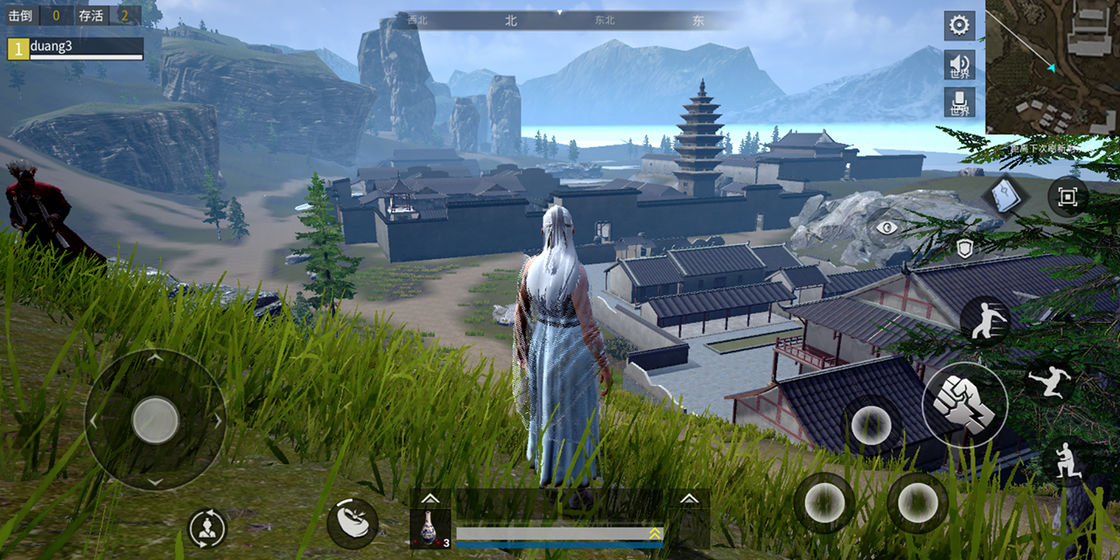Expand the arrow above the vase slot
1120x560 pixels.
[x=430, y=498]
